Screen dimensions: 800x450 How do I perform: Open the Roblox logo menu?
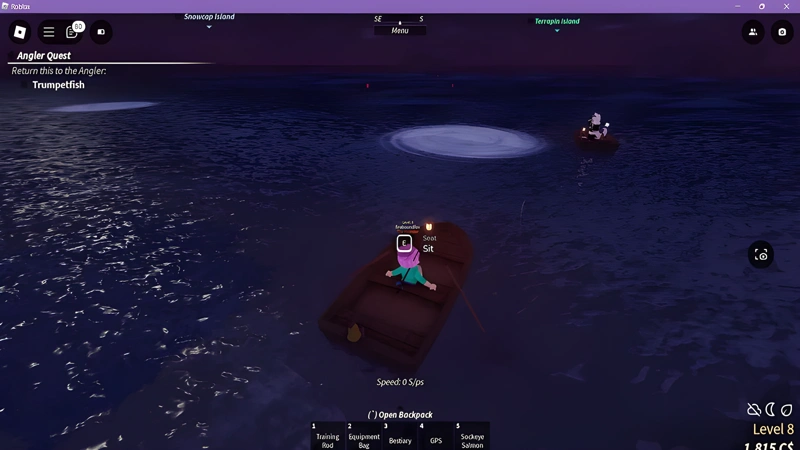coord(19,32)
